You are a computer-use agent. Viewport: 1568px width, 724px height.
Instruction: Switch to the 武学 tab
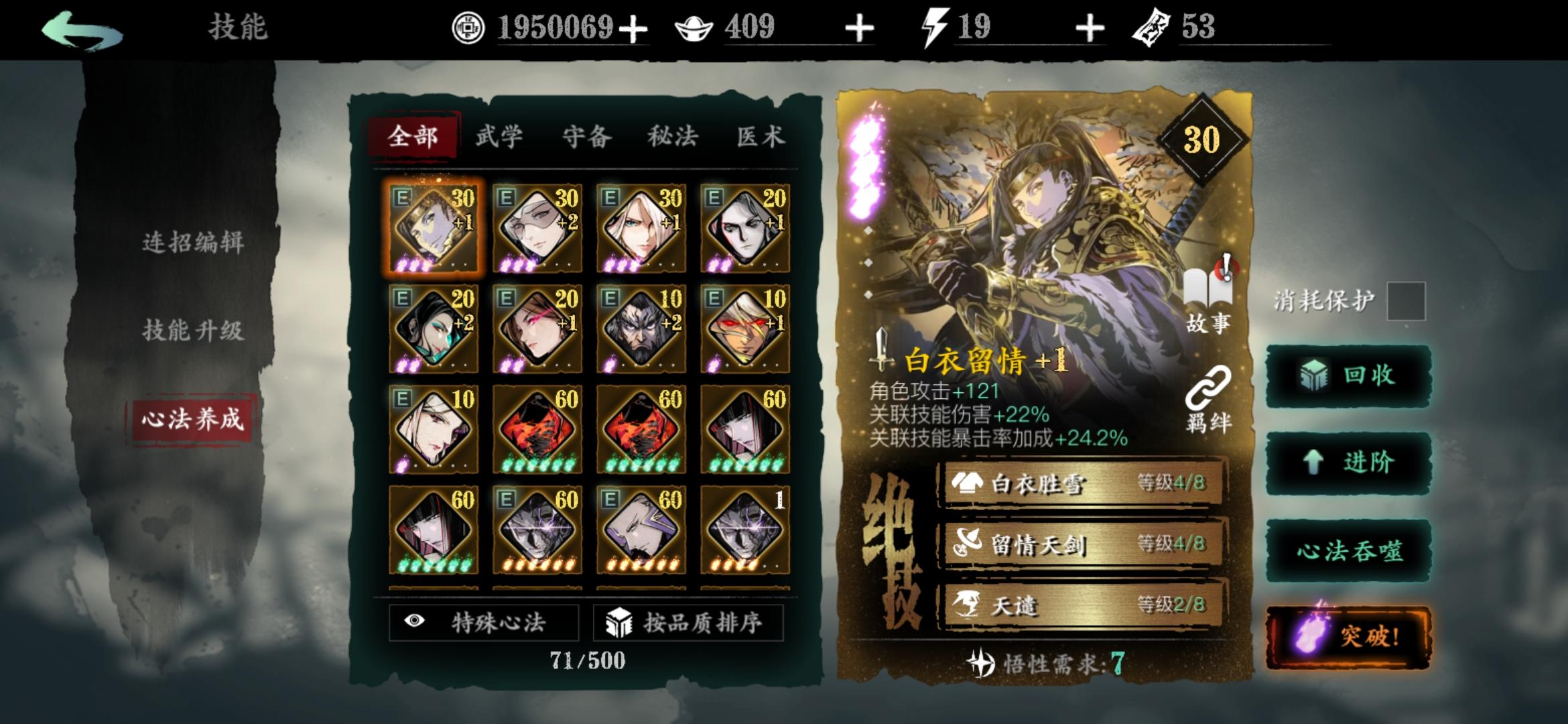click(499, 136)
